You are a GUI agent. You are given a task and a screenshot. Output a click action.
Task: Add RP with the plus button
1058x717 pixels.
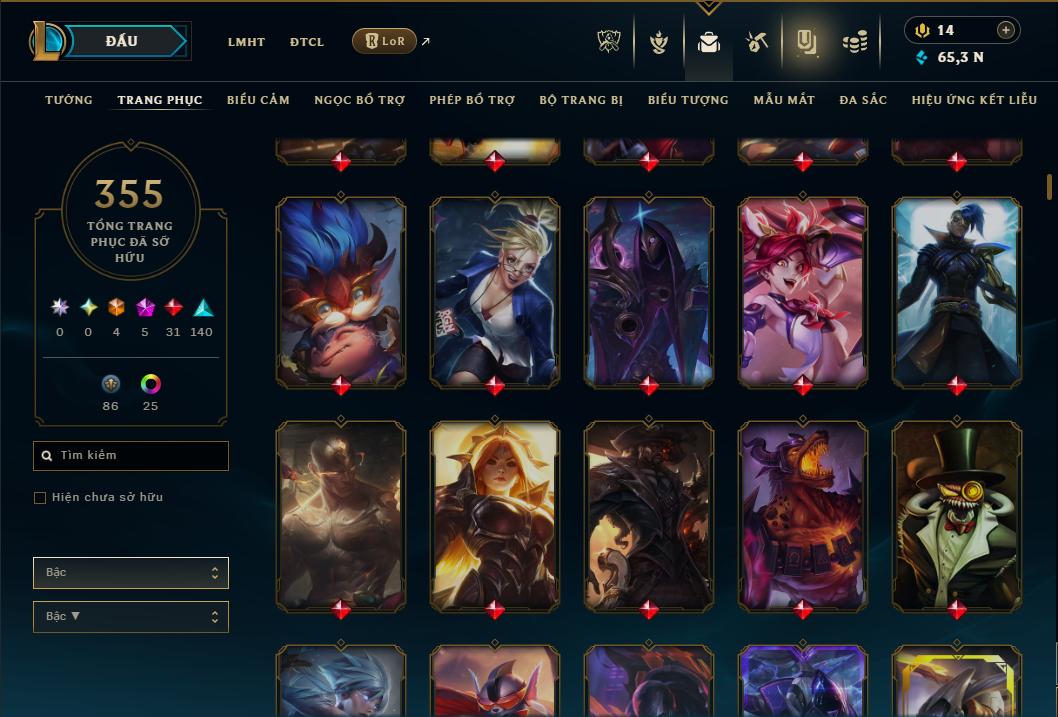pyautogui.click(x=1006, y=30)
